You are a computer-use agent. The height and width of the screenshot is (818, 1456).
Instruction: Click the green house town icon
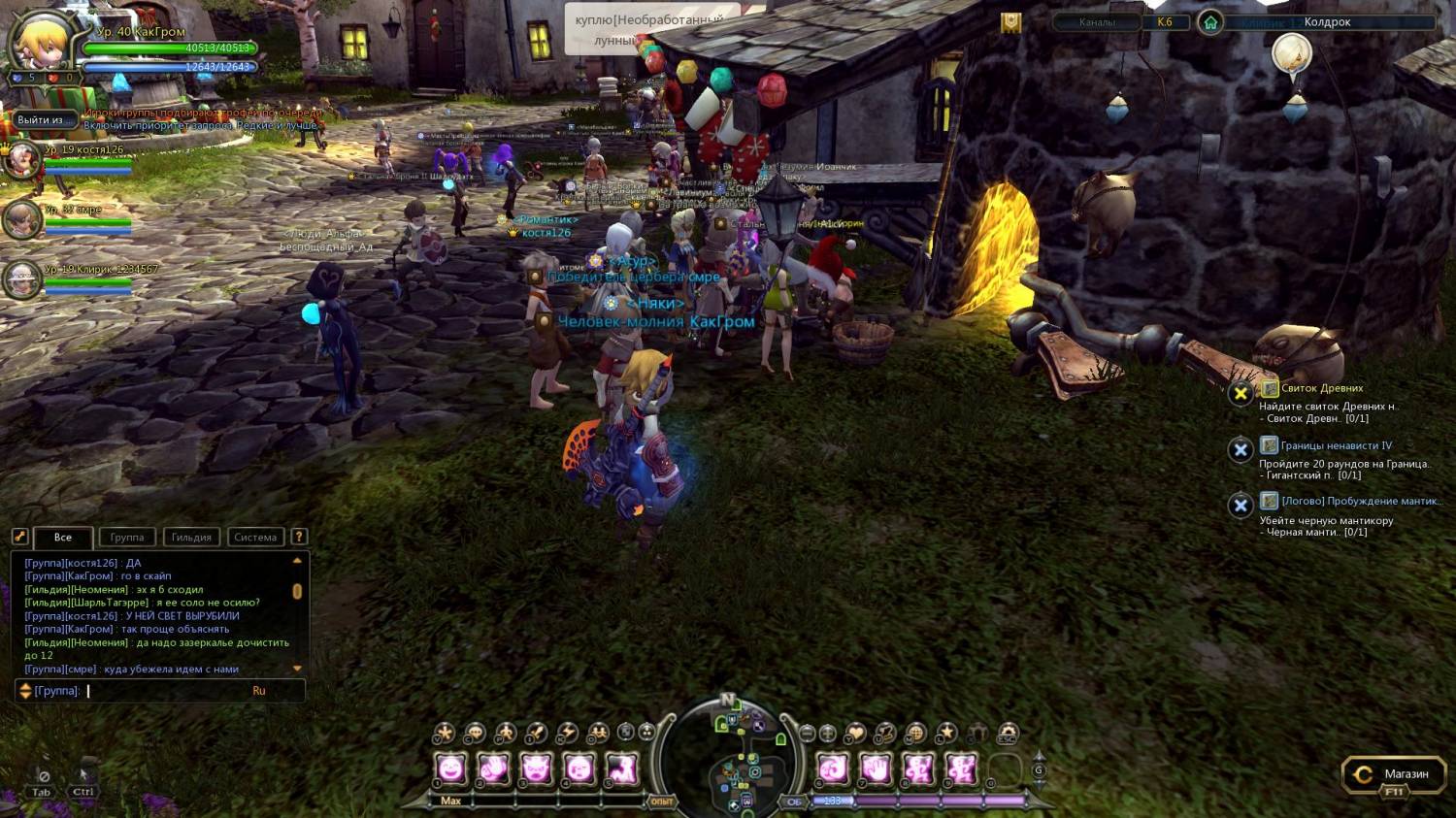pos(1209,22)
